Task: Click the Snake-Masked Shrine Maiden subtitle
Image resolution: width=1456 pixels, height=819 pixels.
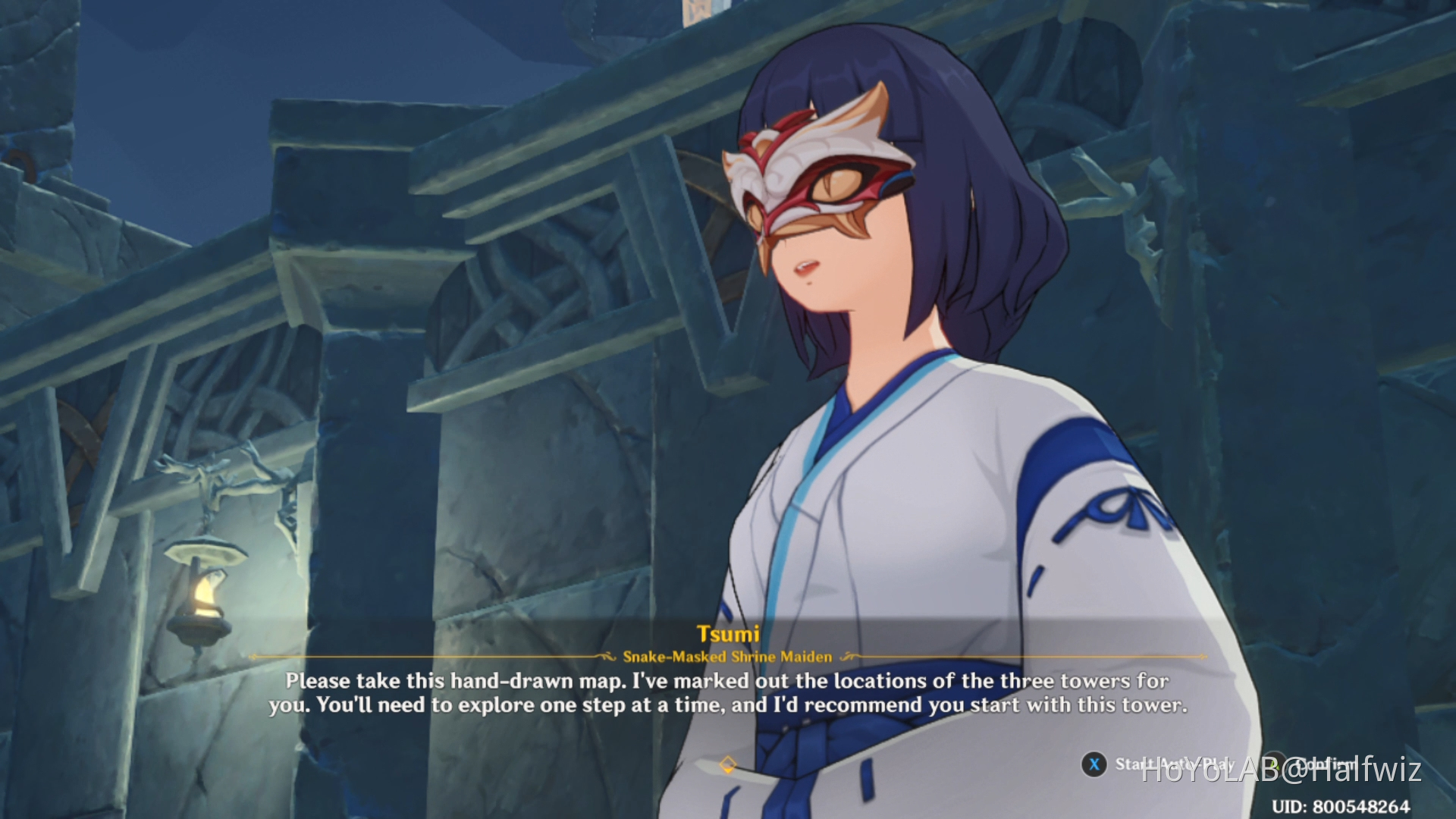Action: coord(726,657)
